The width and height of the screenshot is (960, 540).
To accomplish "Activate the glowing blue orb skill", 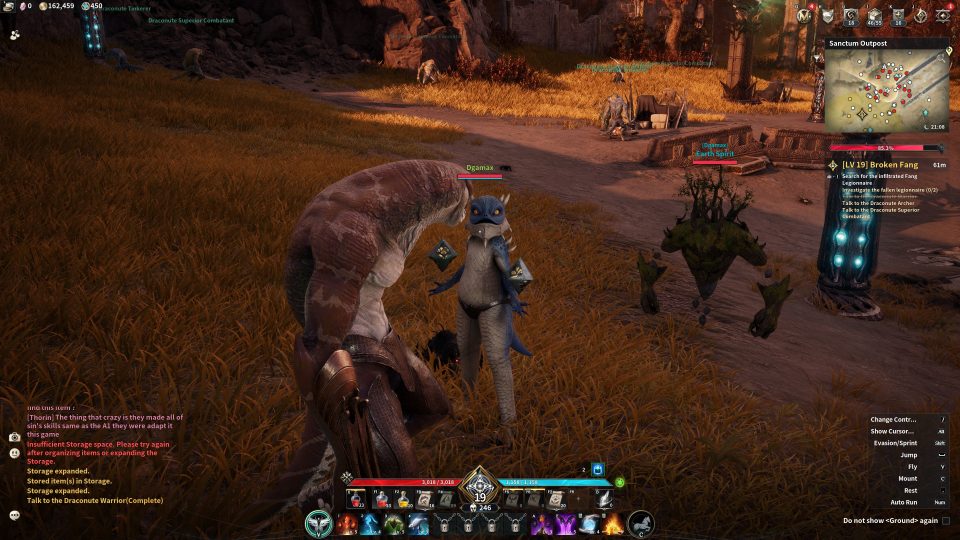I will click(x=589, y=523).
